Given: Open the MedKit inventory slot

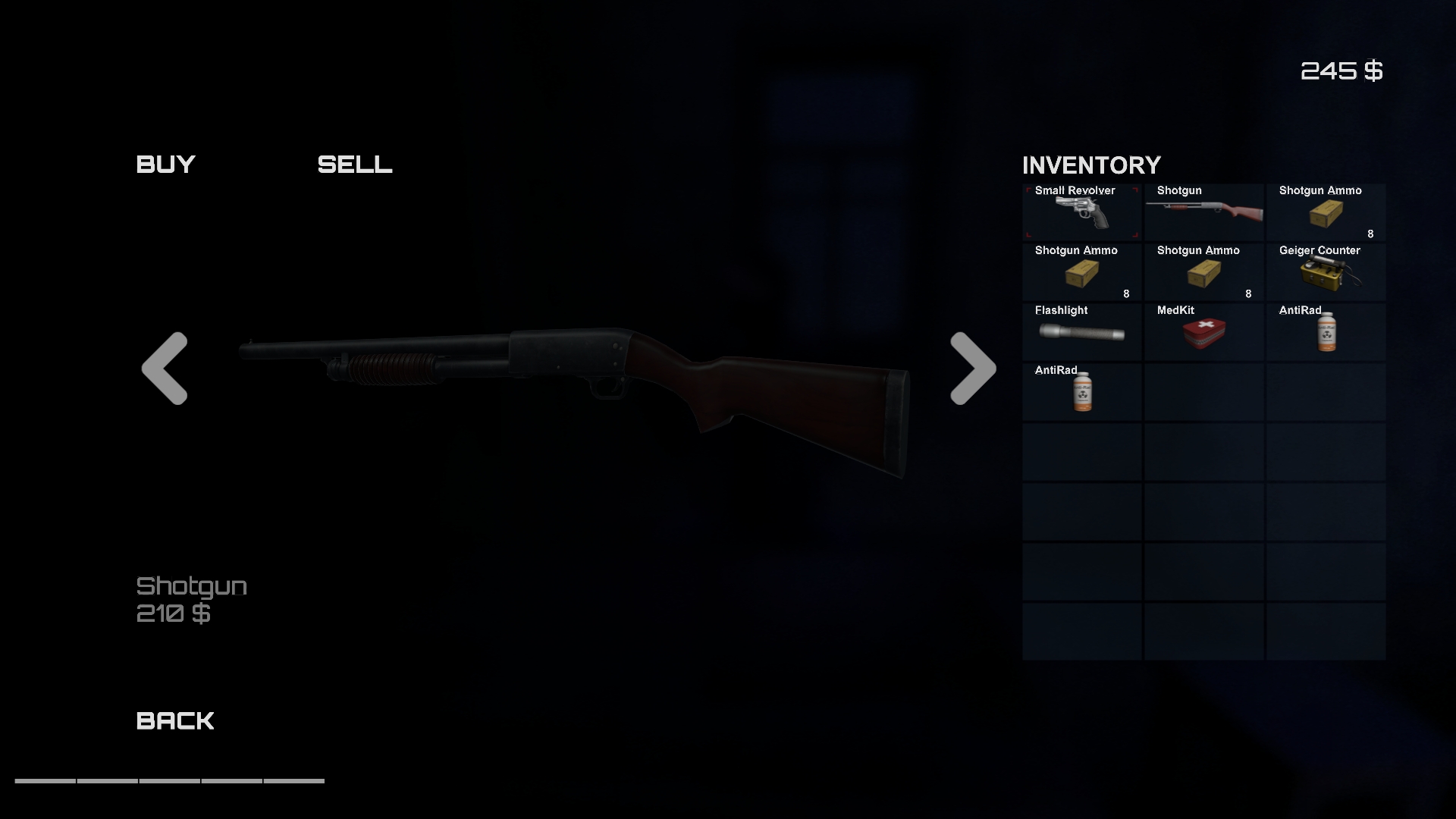Looking at the screenshot, I should click(x=1204, y=331).
